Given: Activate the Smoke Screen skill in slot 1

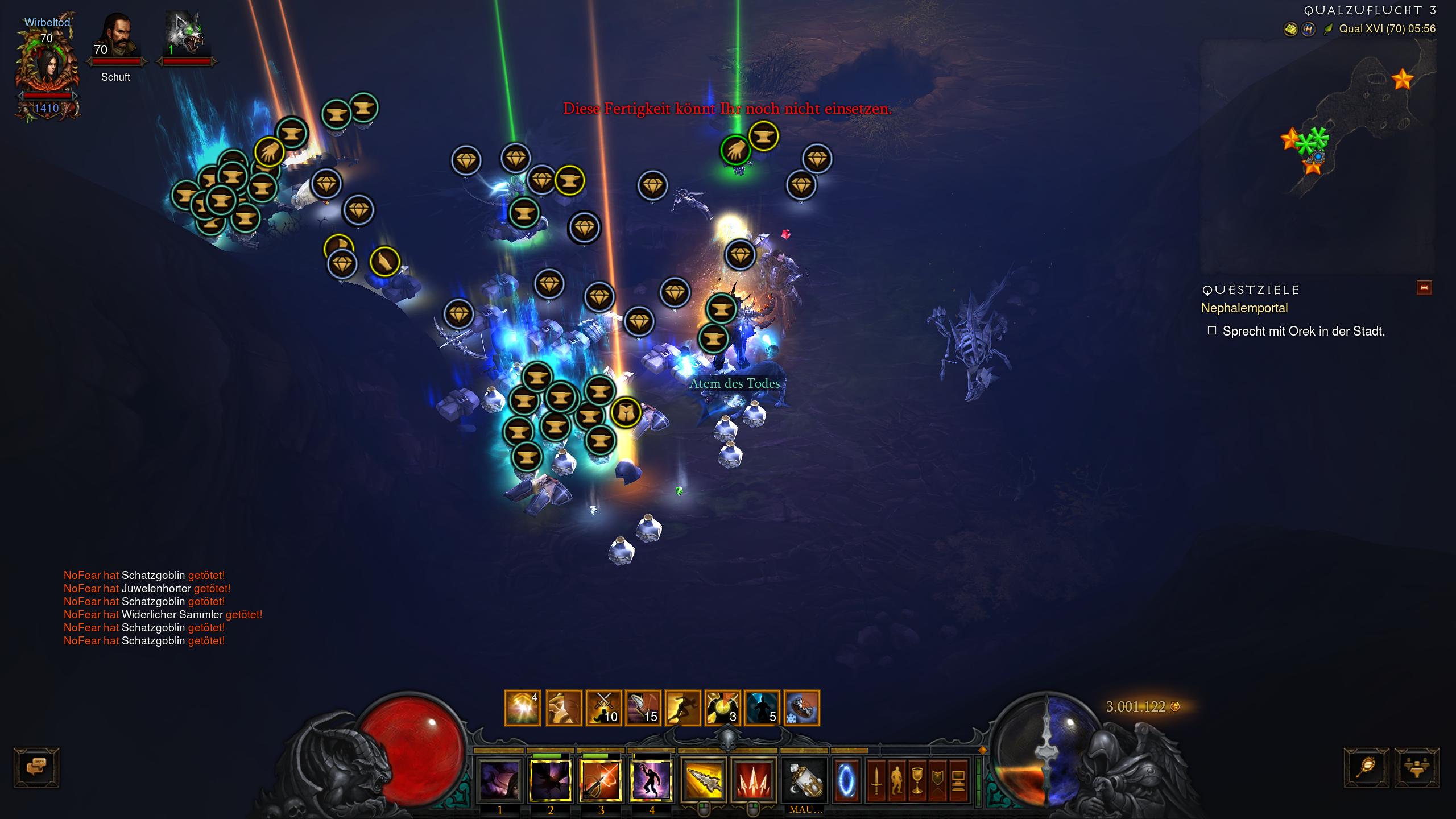Looking at the screenshot, I should click(x=500, y=780).
